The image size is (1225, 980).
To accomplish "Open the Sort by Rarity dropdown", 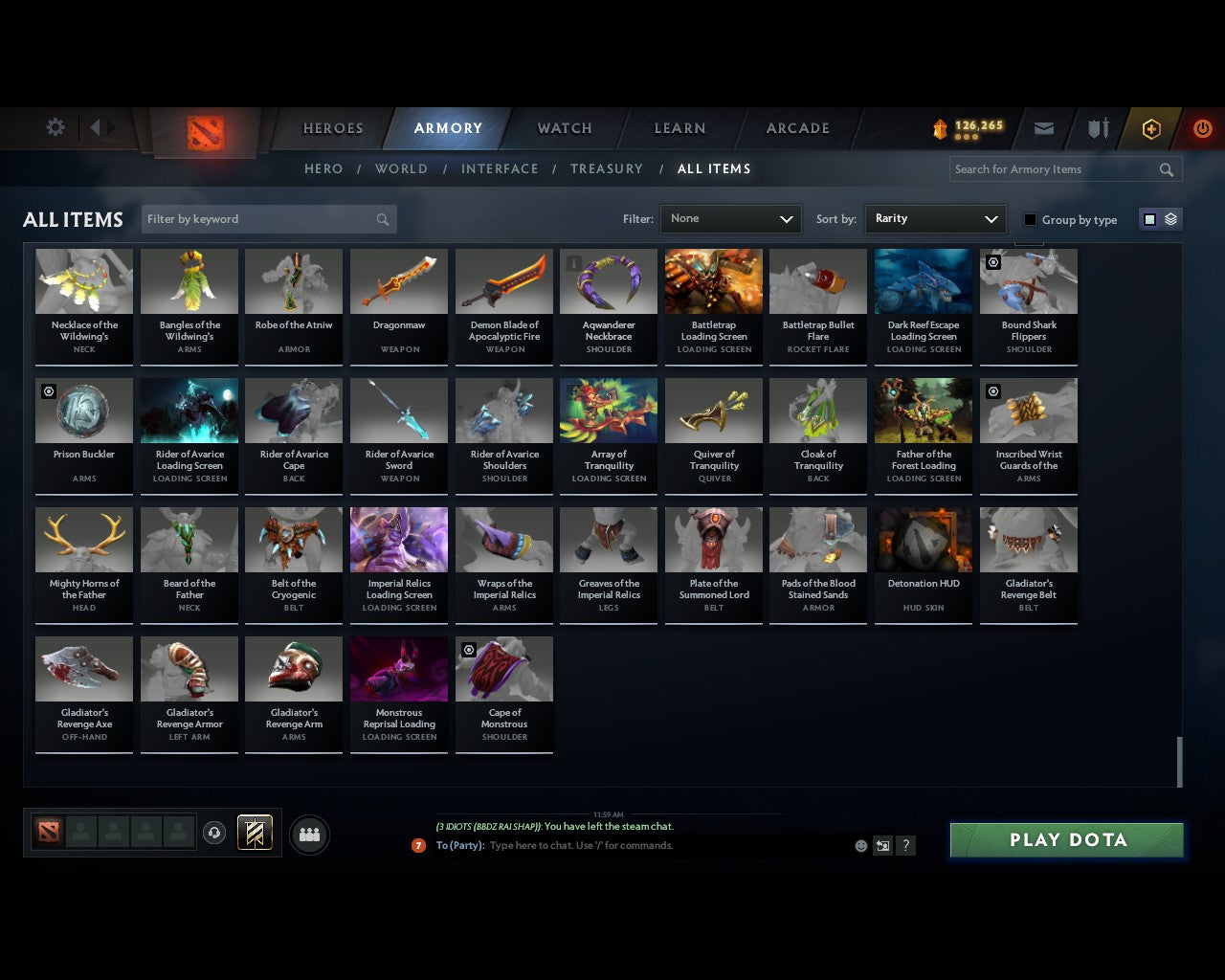I will 935,218.
